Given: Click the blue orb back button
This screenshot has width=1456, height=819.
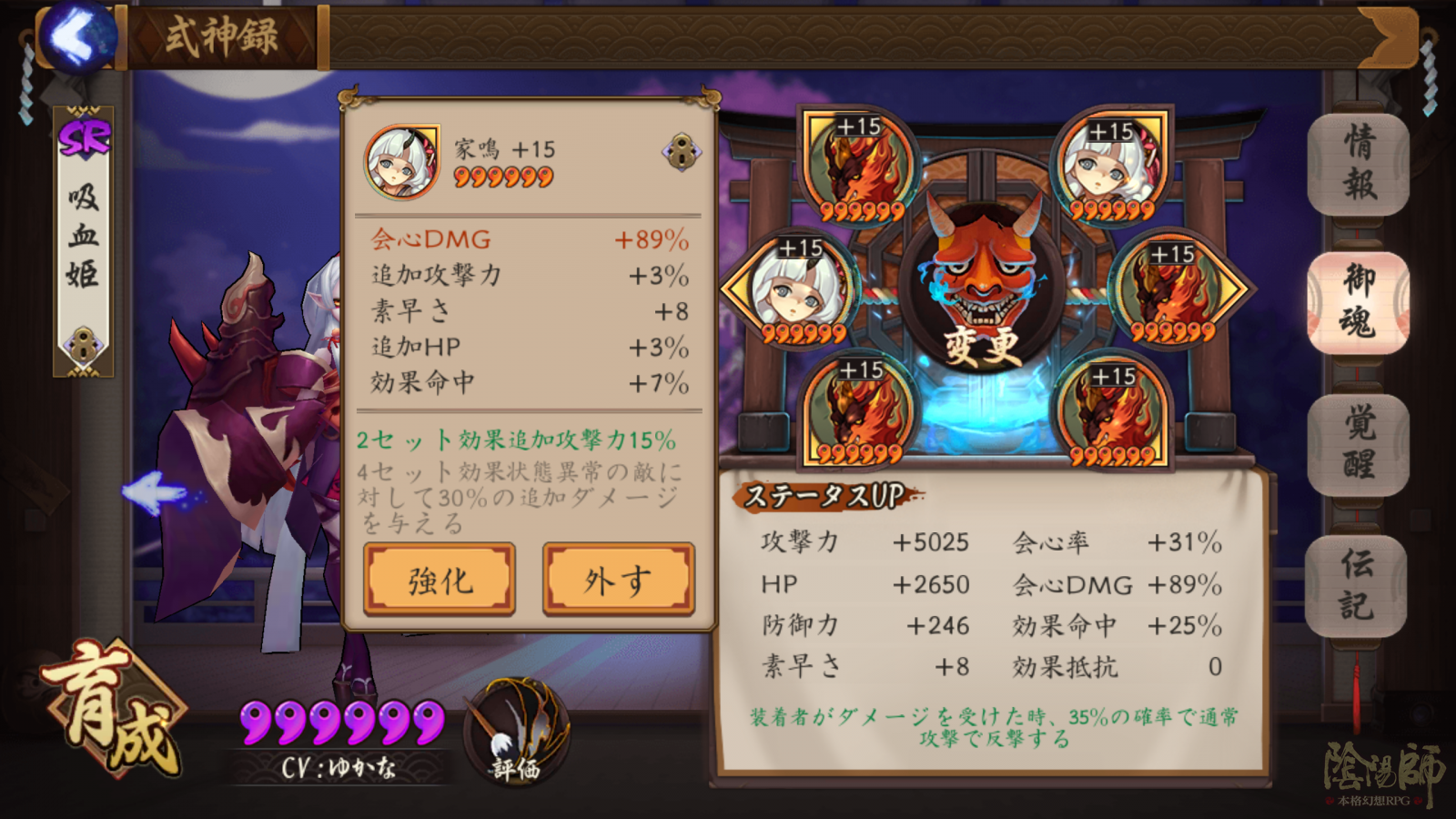Looking at the screenshot, I should coord(79,34).
